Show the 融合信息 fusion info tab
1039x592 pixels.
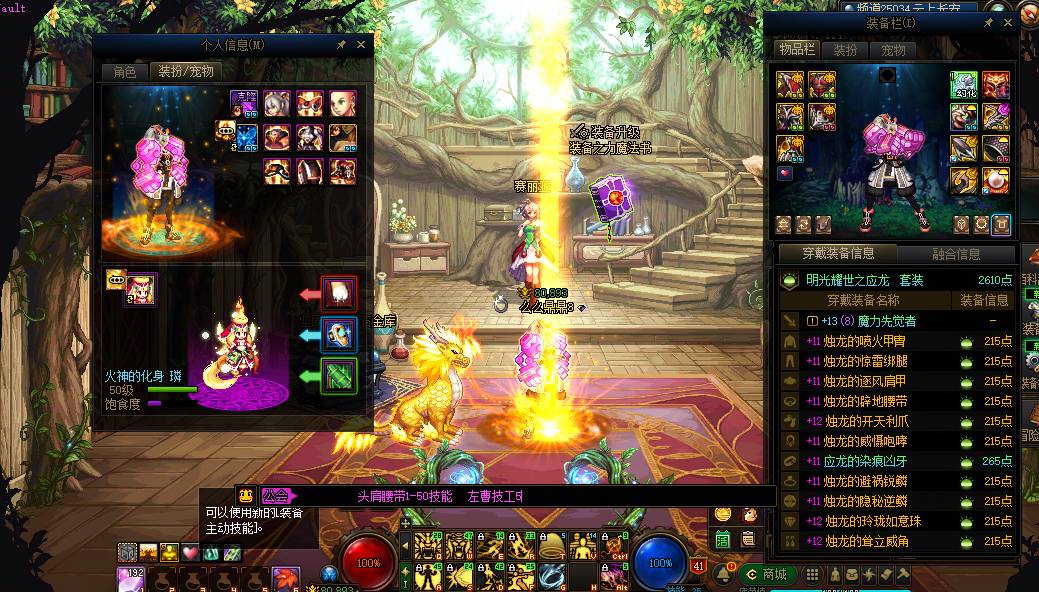click(955, 254)
